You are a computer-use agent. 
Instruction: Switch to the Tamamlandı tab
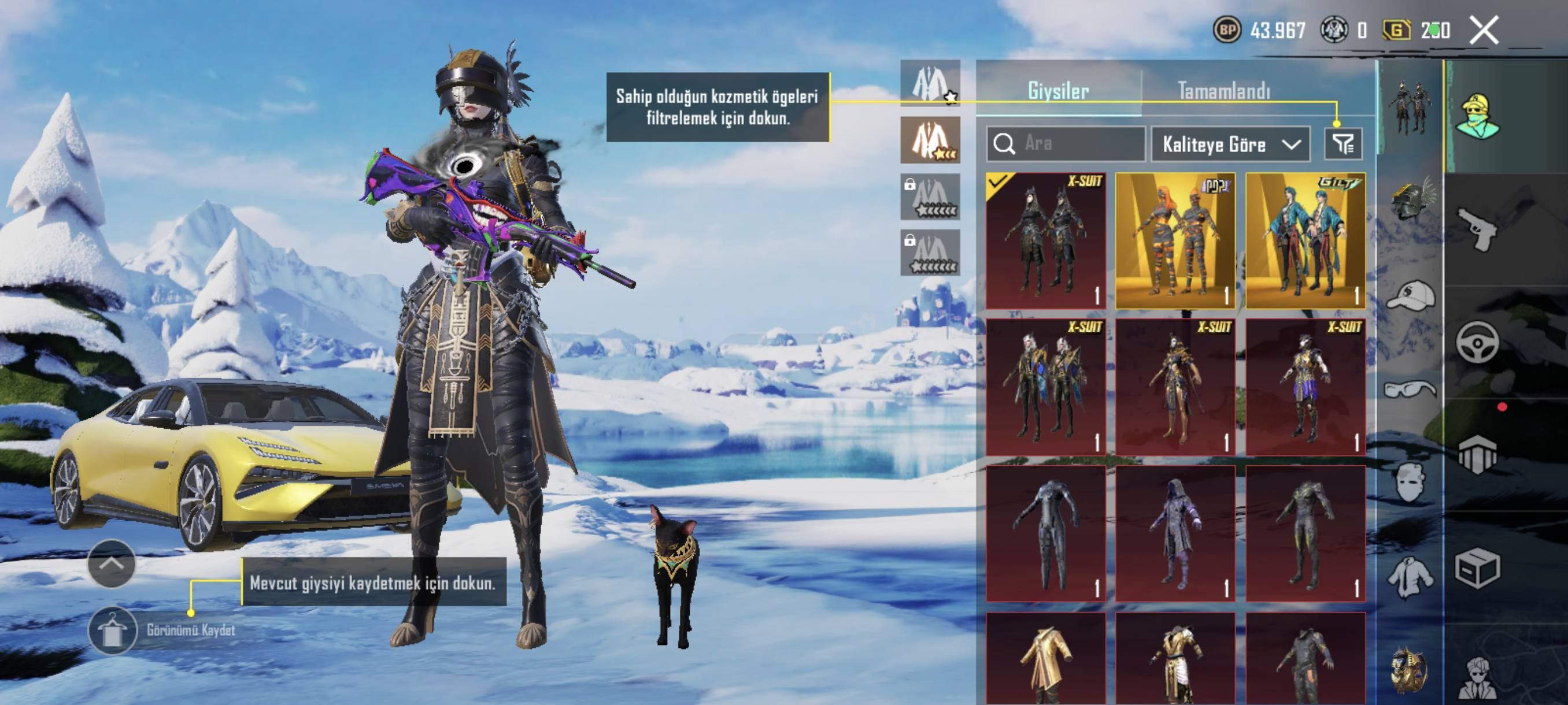[x=1223, y=91]
